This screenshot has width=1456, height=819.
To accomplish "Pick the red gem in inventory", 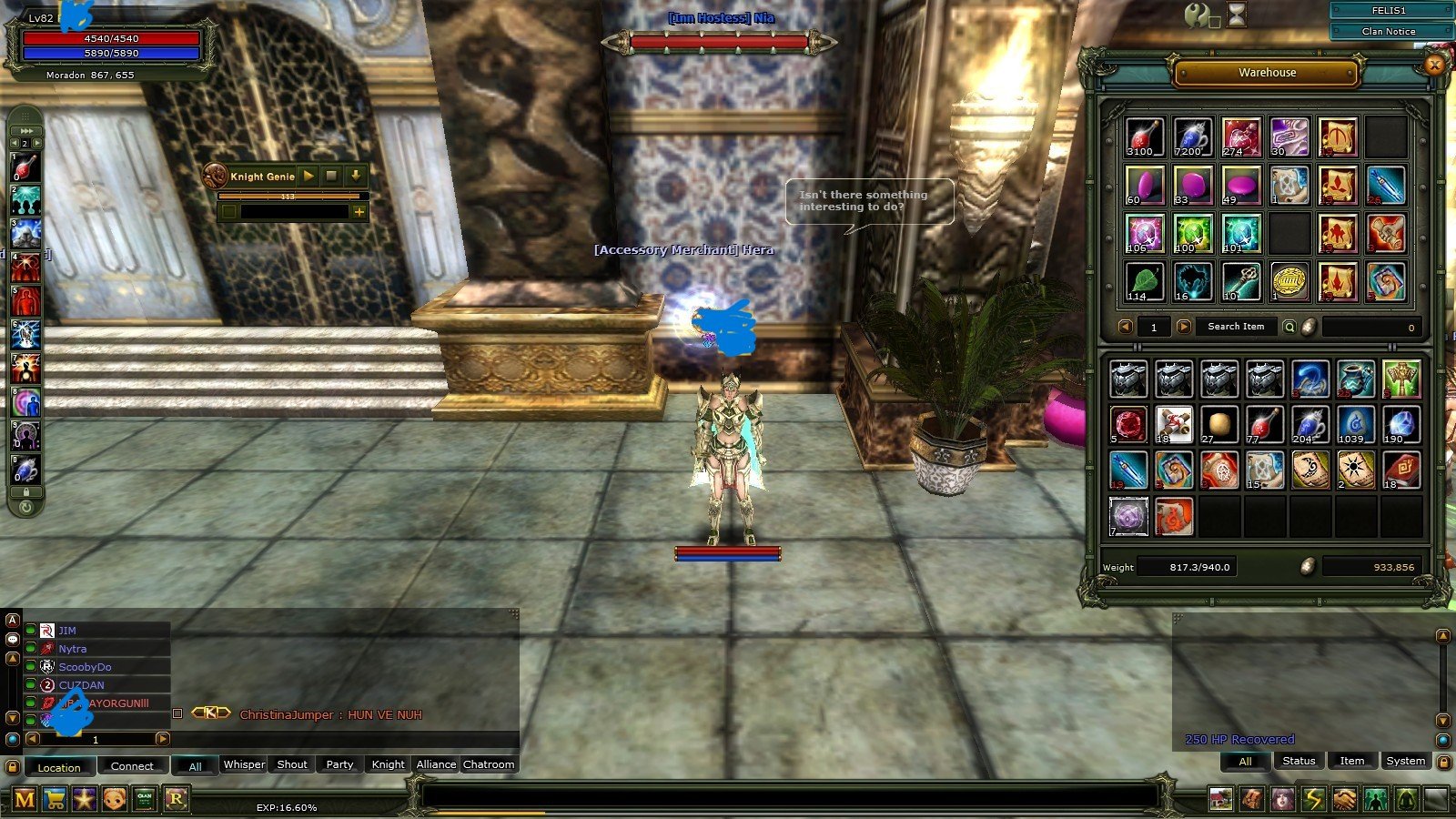I will (x=1128, y=424).
